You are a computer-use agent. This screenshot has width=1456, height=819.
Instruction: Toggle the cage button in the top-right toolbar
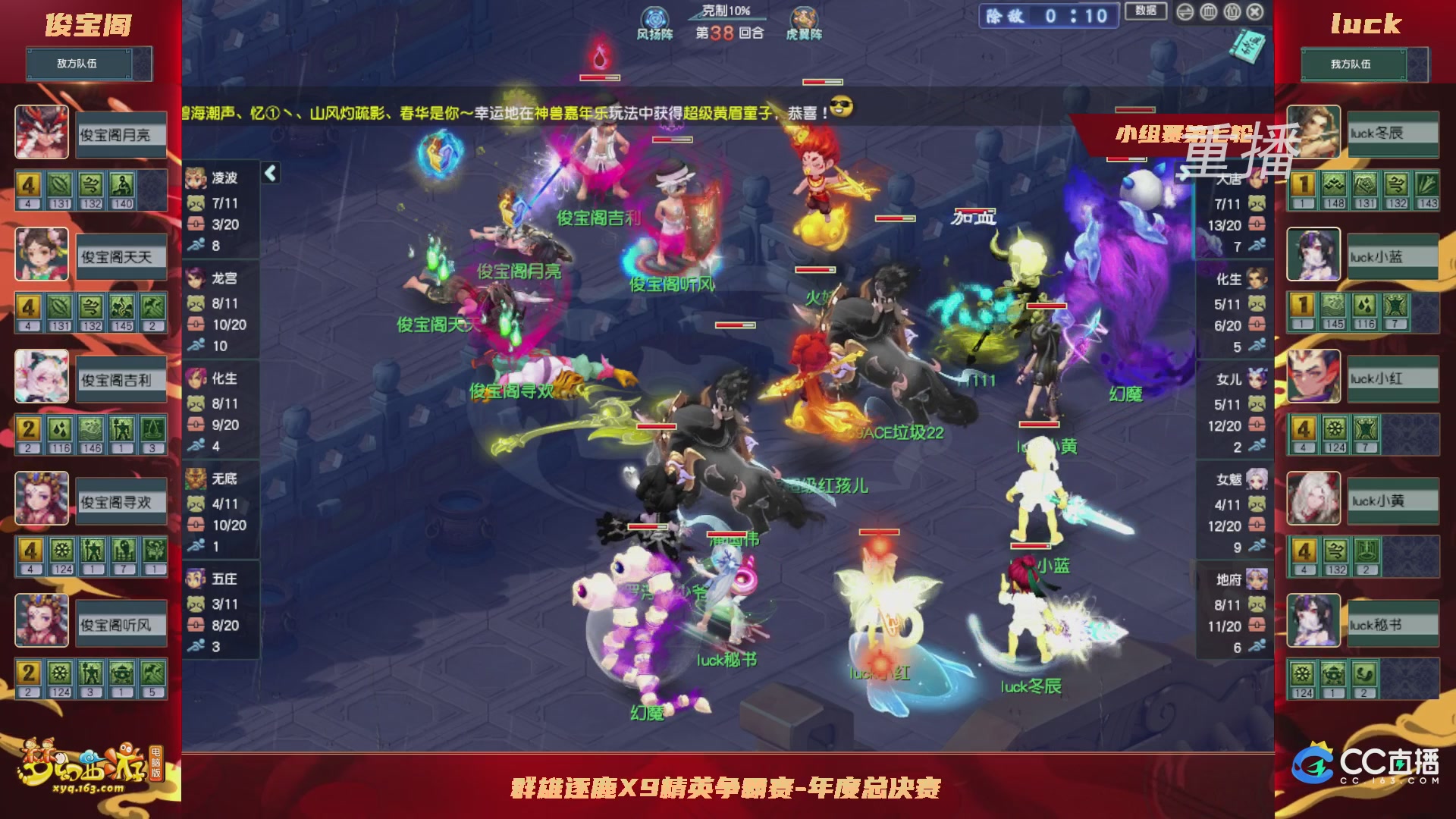pyautogui.click(x=1208, y=12)
